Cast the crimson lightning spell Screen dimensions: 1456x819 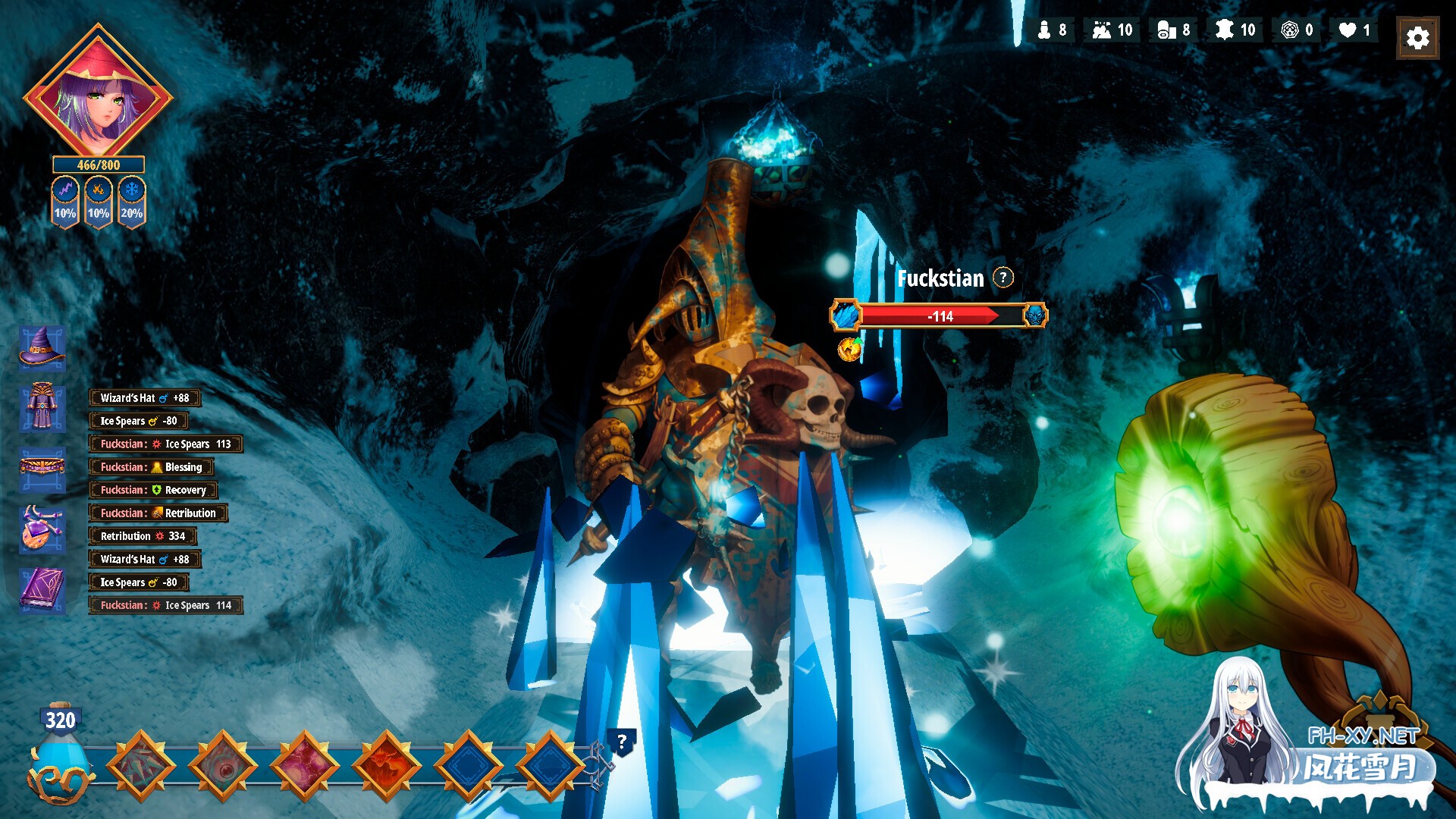305,766
